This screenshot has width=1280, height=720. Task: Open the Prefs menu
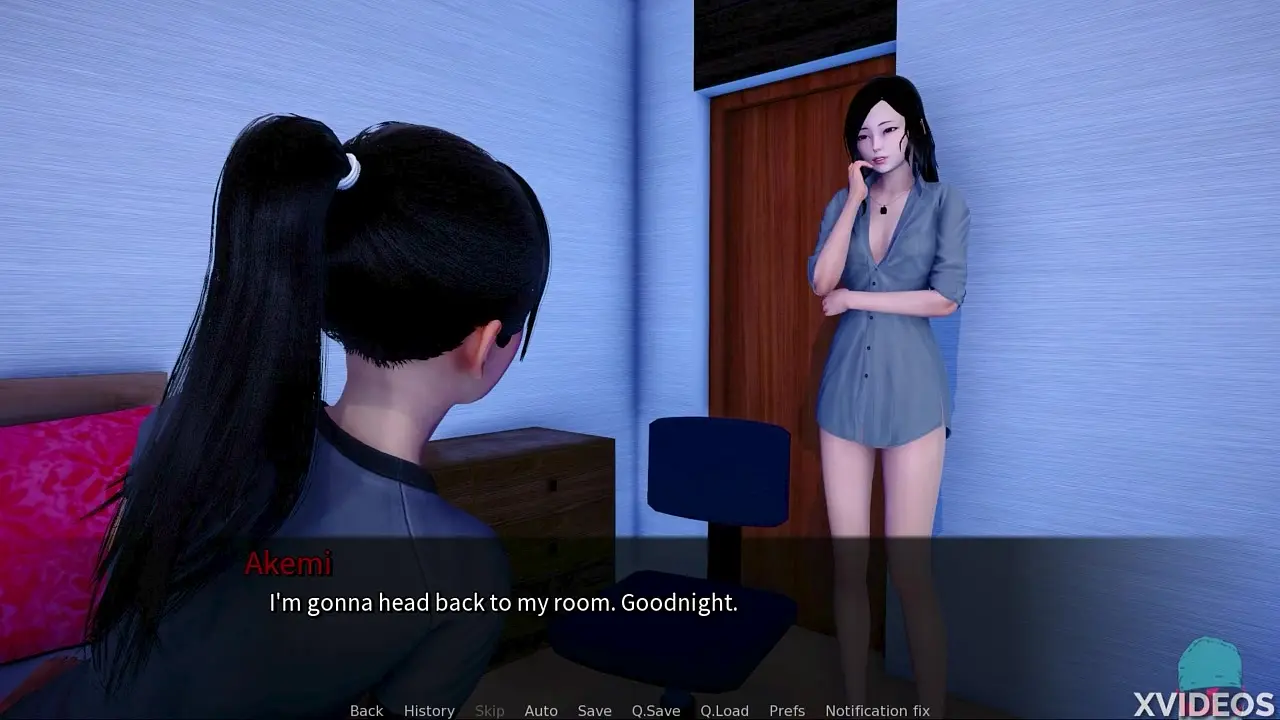tap(787, 710)
